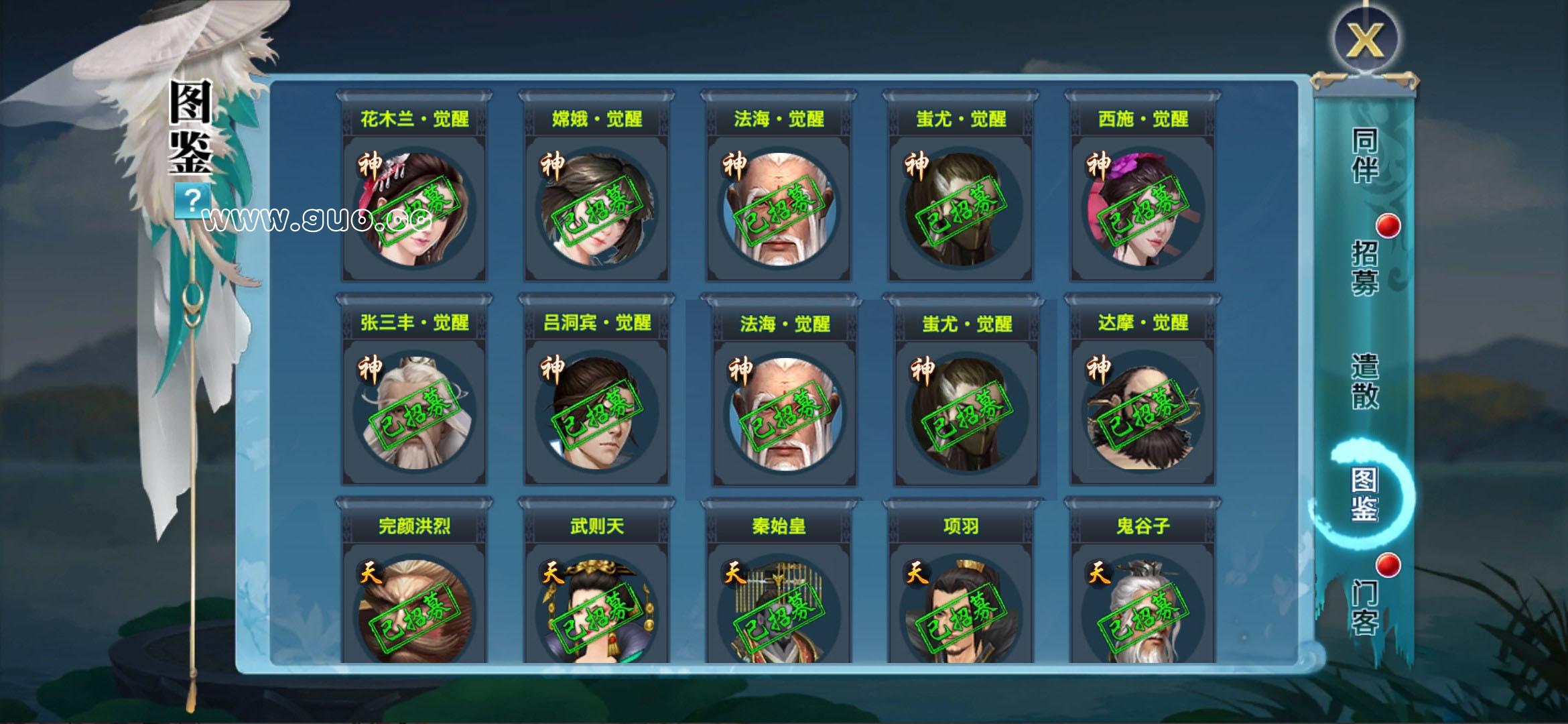Open the 招募 tab
The width and height of the screenshot is (1568, 724).
tap(1364, 267)
